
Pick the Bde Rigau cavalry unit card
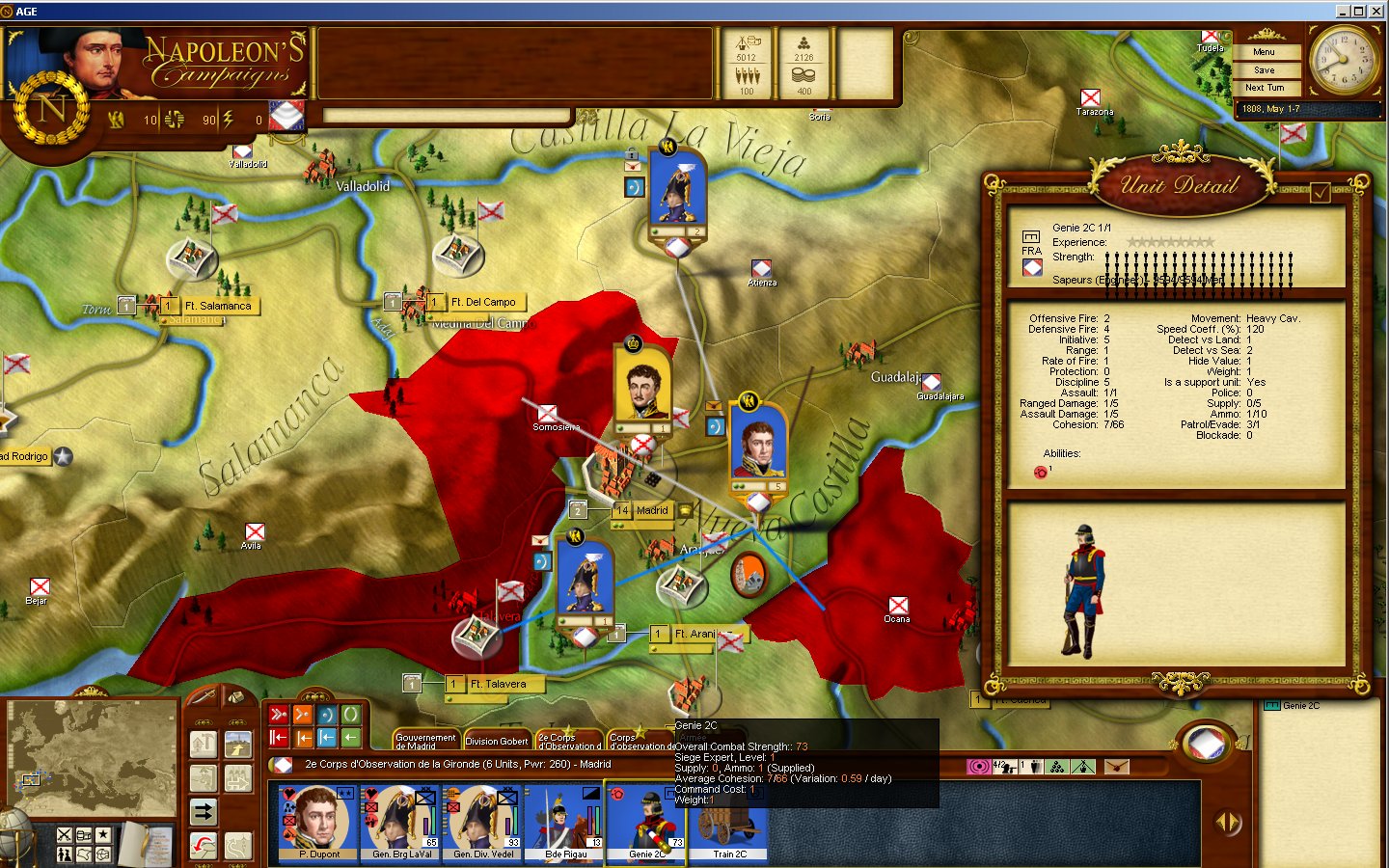[x=564, y=822]
